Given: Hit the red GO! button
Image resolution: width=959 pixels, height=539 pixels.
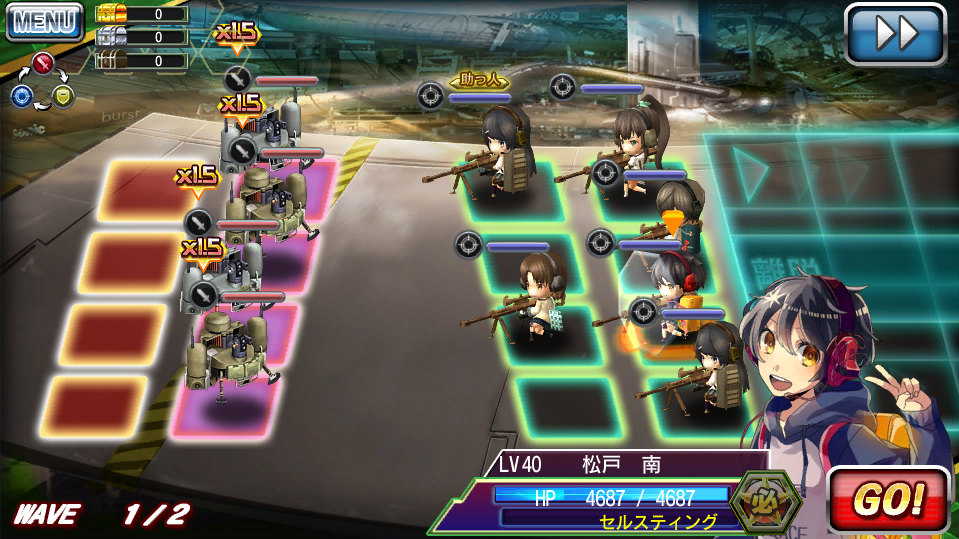Looking at the screenshot, I should click(x=888, y=499).
